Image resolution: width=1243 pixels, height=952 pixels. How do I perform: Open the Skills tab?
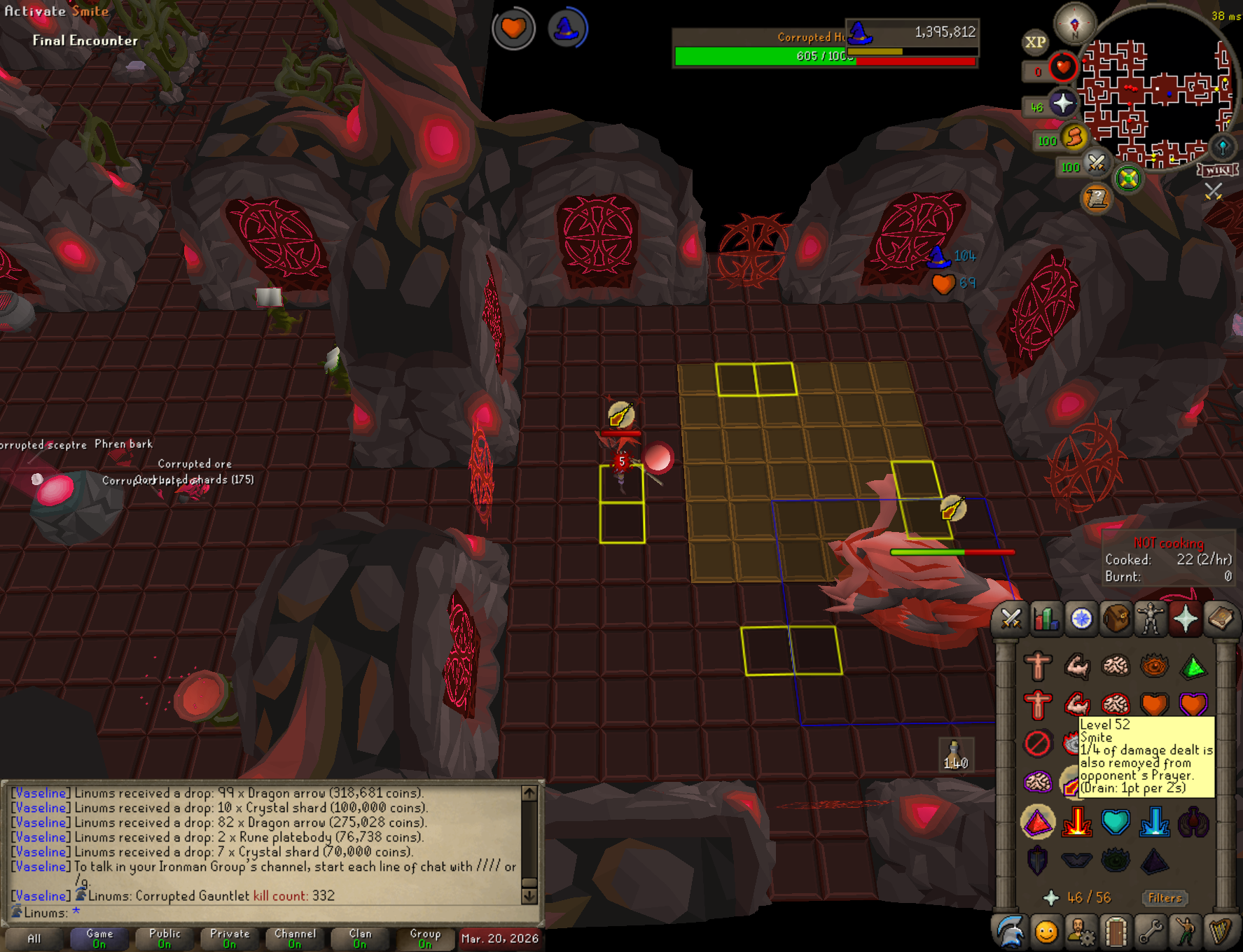[x=1046, y=619]
